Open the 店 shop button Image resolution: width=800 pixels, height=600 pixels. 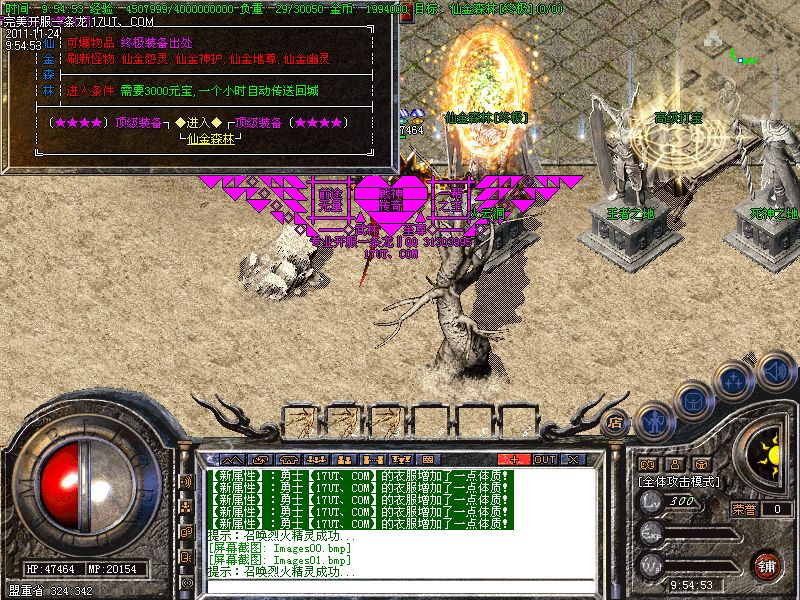click(x=617, y=422)
